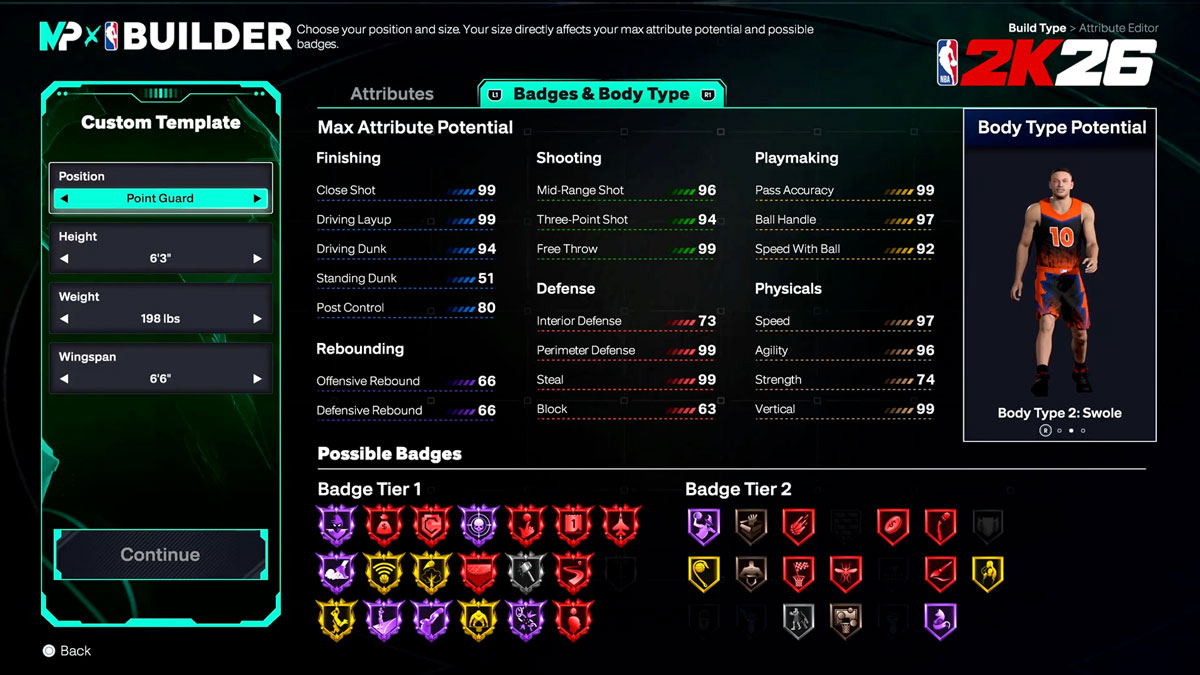This screenshot has width=1200, height=675.
Task: Go back using the Back option
Action: pos(66,651)
